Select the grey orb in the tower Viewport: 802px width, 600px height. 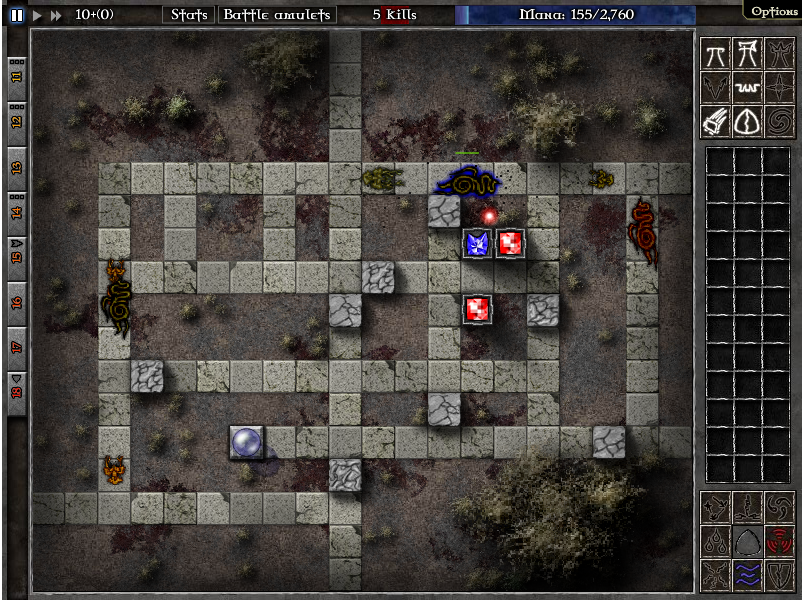(x=246, y=442)
